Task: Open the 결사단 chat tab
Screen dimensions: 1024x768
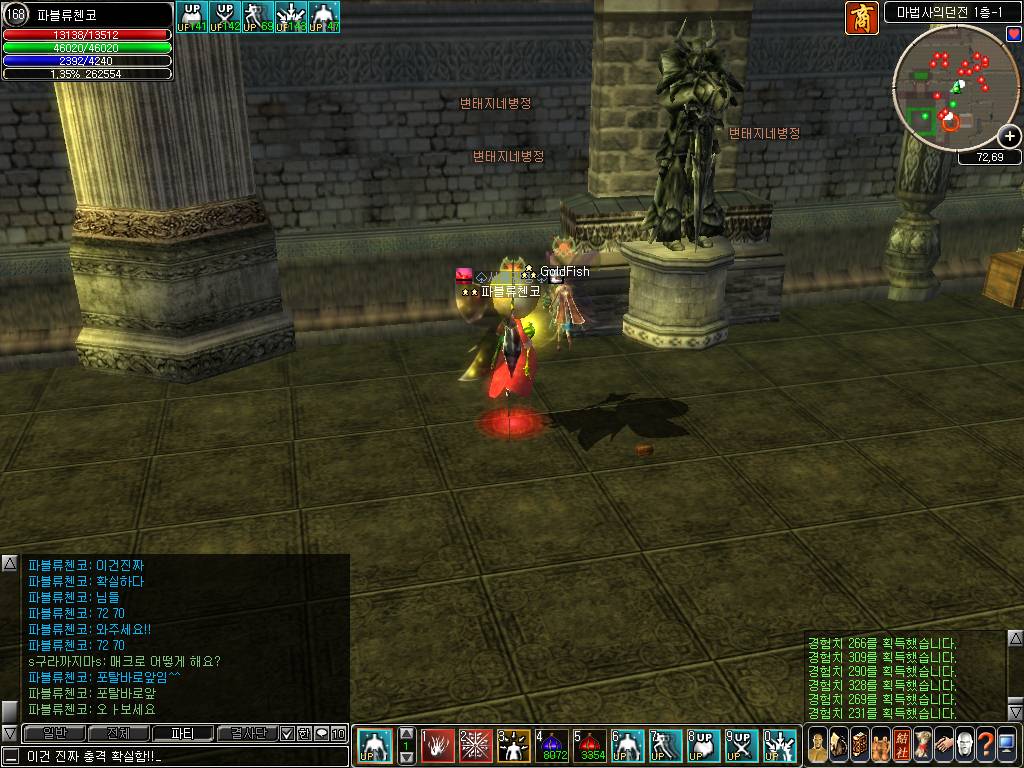Action: [246, 733]
